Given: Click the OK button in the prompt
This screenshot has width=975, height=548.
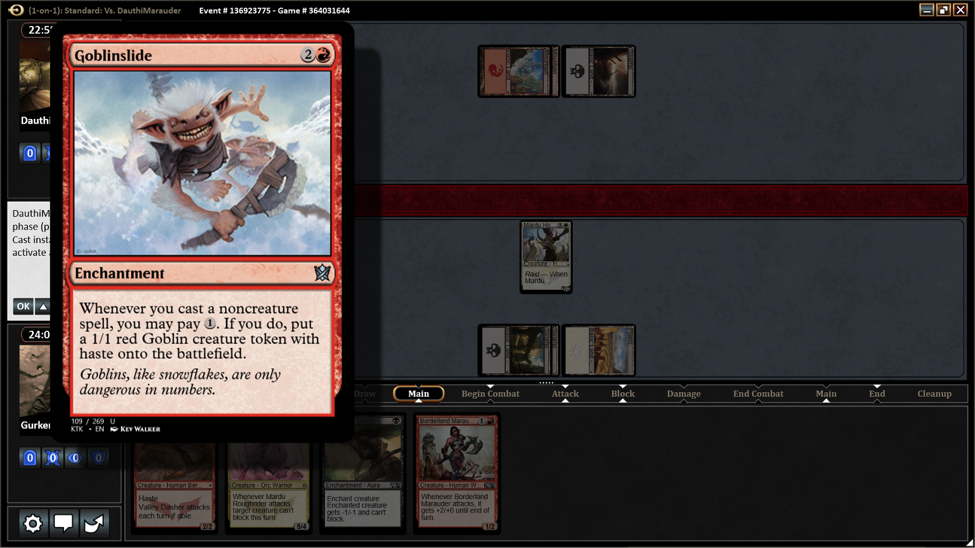Looking at the screenshot, I should pos(22,307).
